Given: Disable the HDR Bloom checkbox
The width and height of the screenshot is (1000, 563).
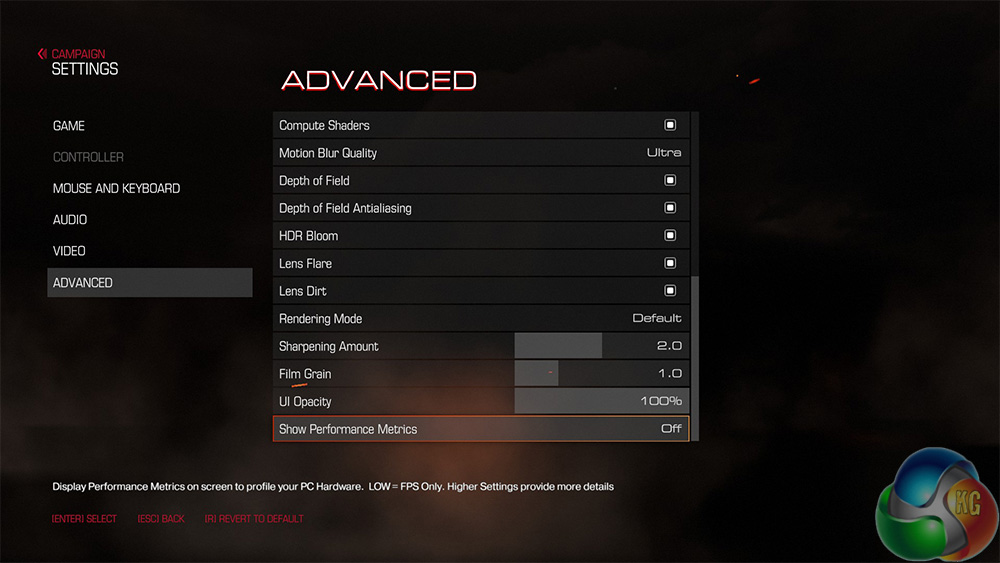Looking at the screenshot, I should point(670,236).
